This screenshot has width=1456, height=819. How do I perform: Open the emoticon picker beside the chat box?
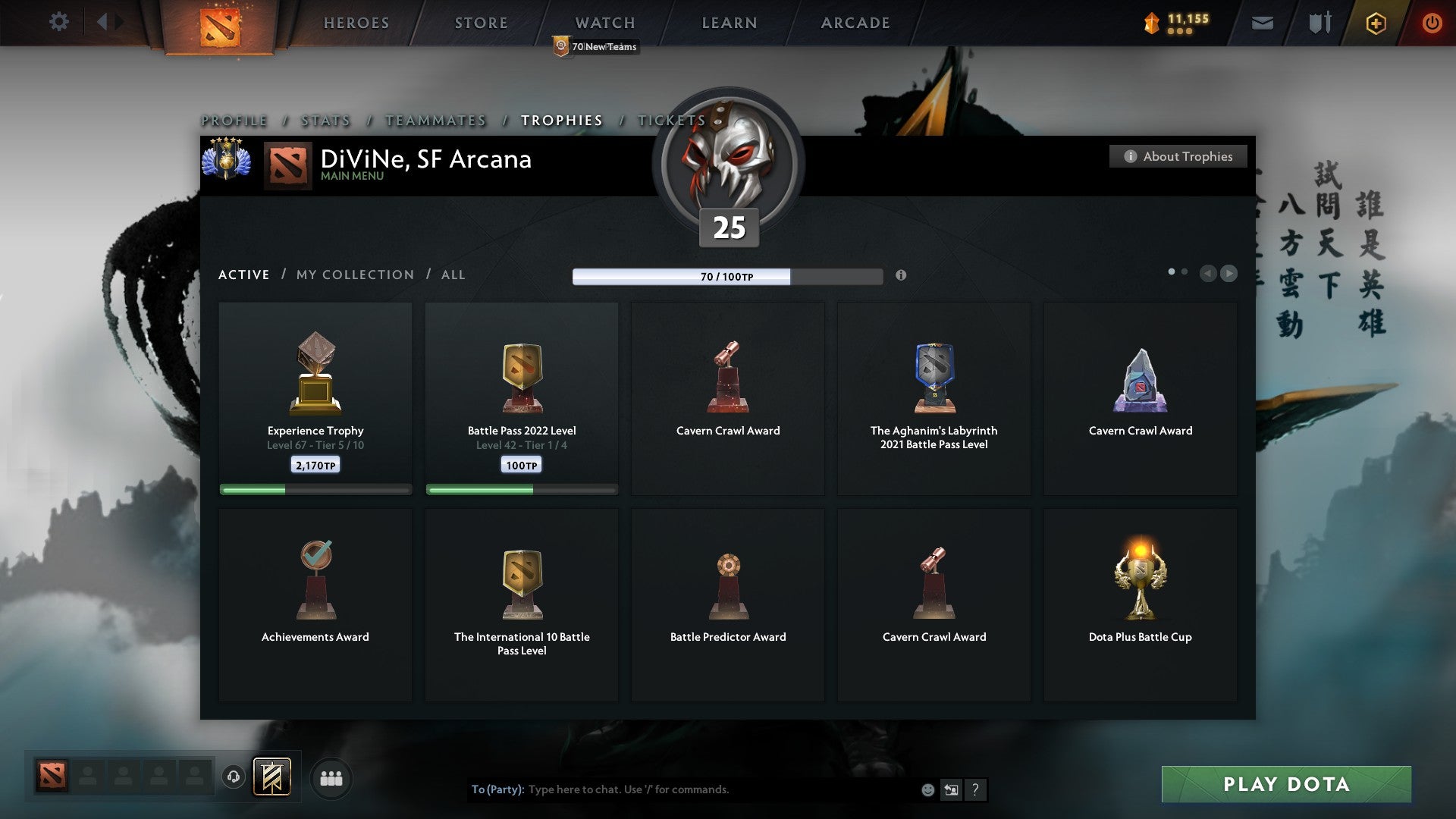pyautogui.click(x=927, y=789)
